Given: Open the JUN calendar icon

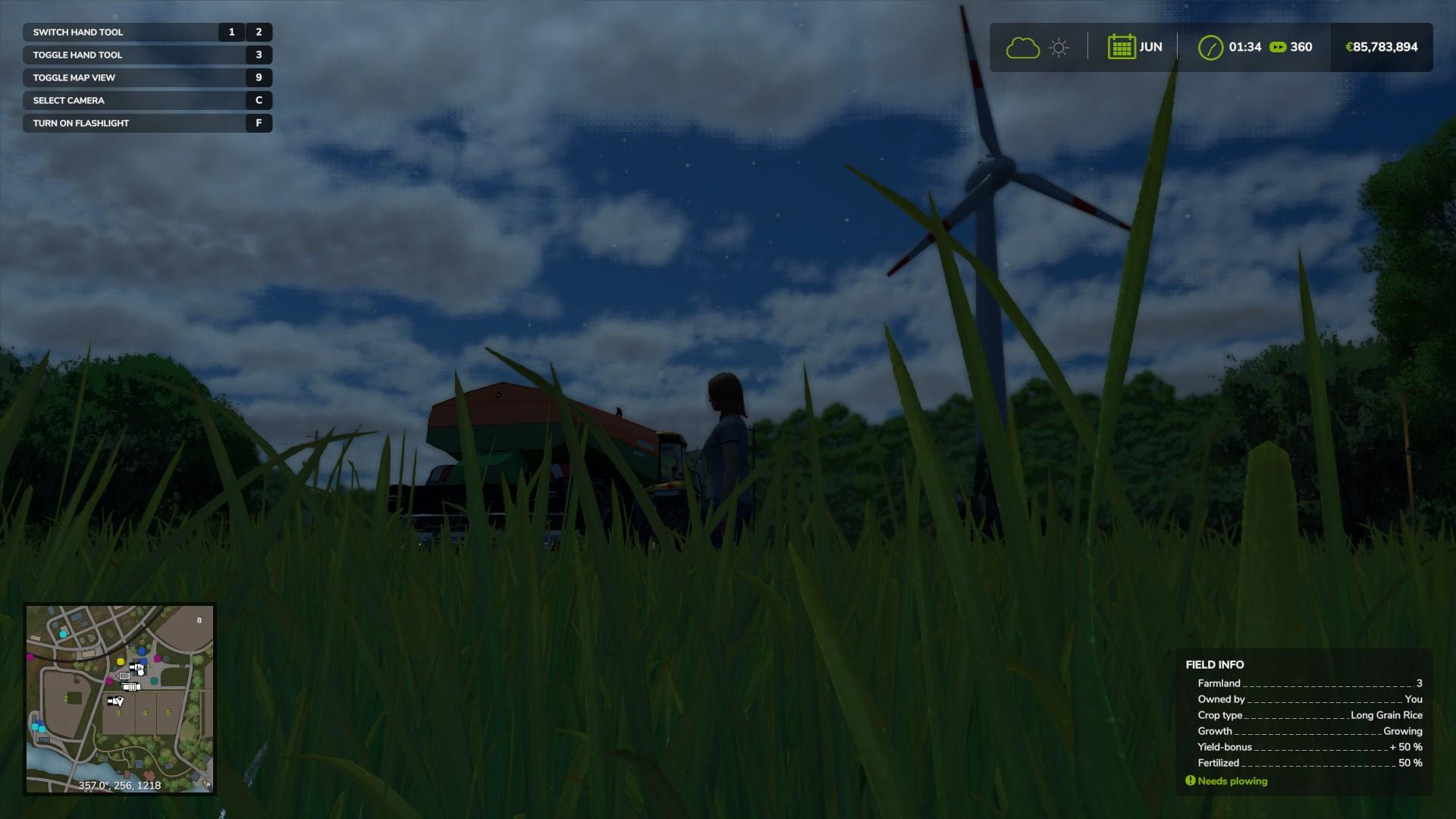Looking at the screenshot, I should 1124,46.
